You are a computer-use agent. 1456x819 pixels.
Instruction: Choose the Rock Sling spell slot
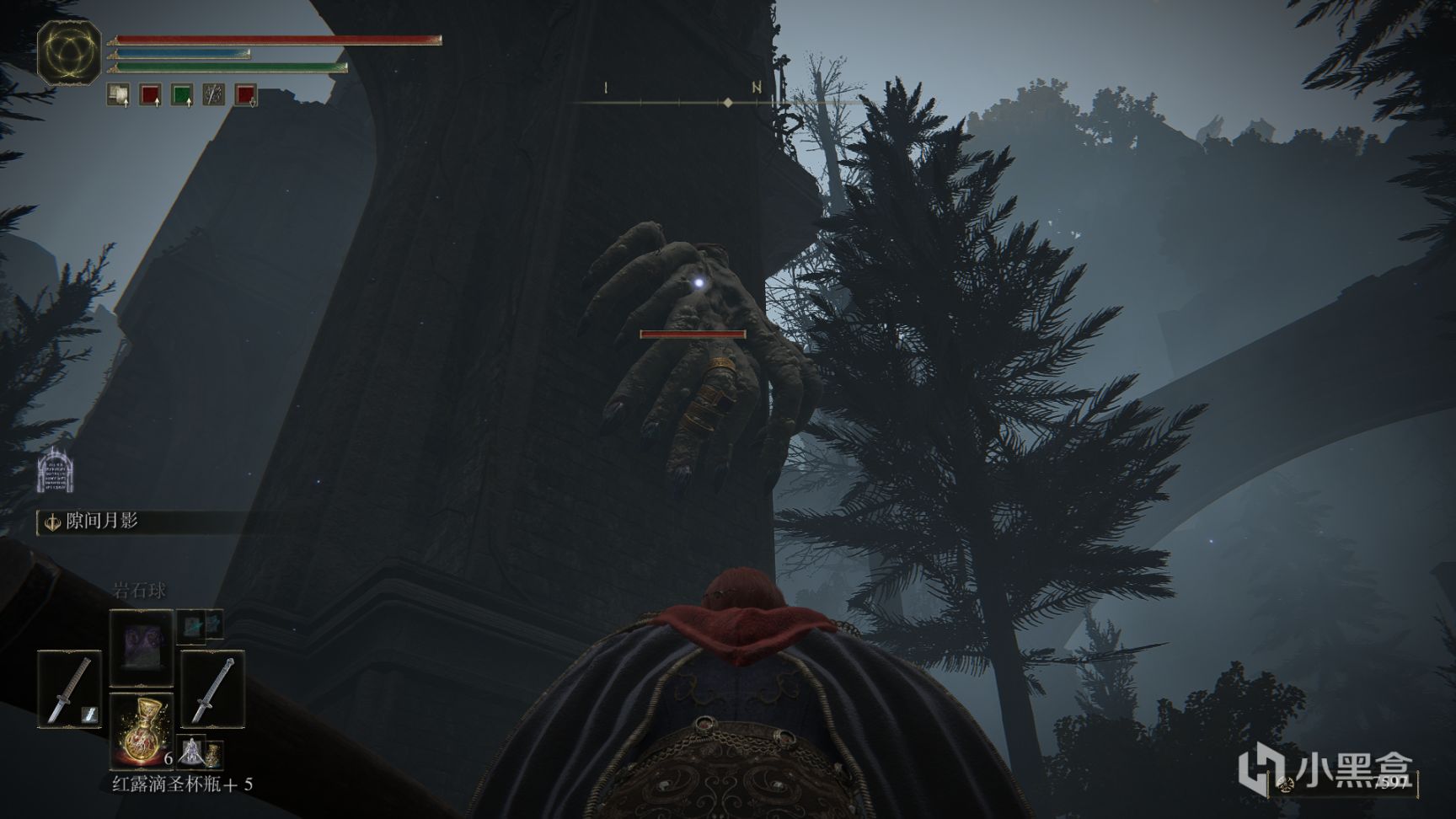[141, 648]
